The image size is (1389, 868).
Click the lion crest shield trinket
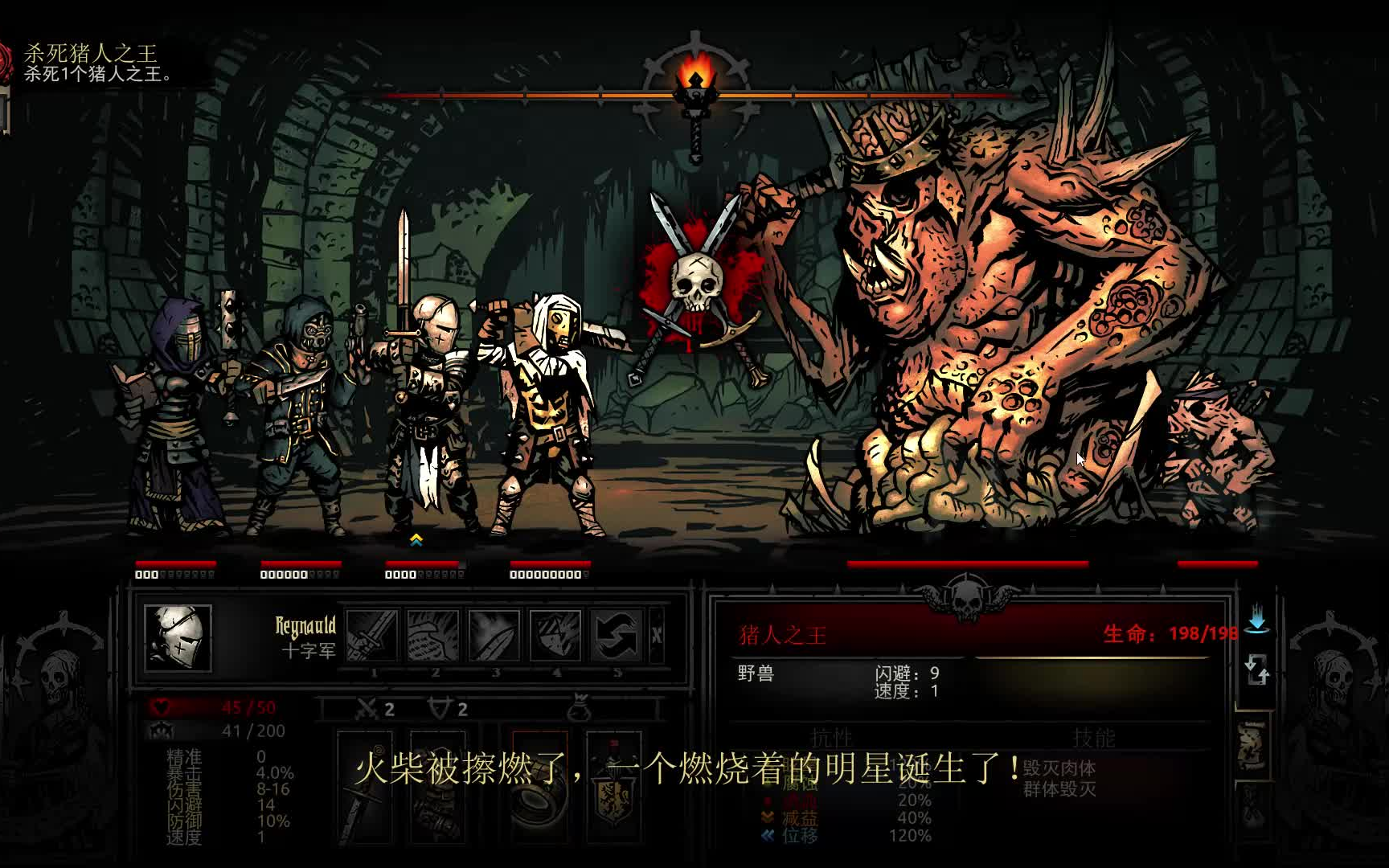click(x=613, y=788)
